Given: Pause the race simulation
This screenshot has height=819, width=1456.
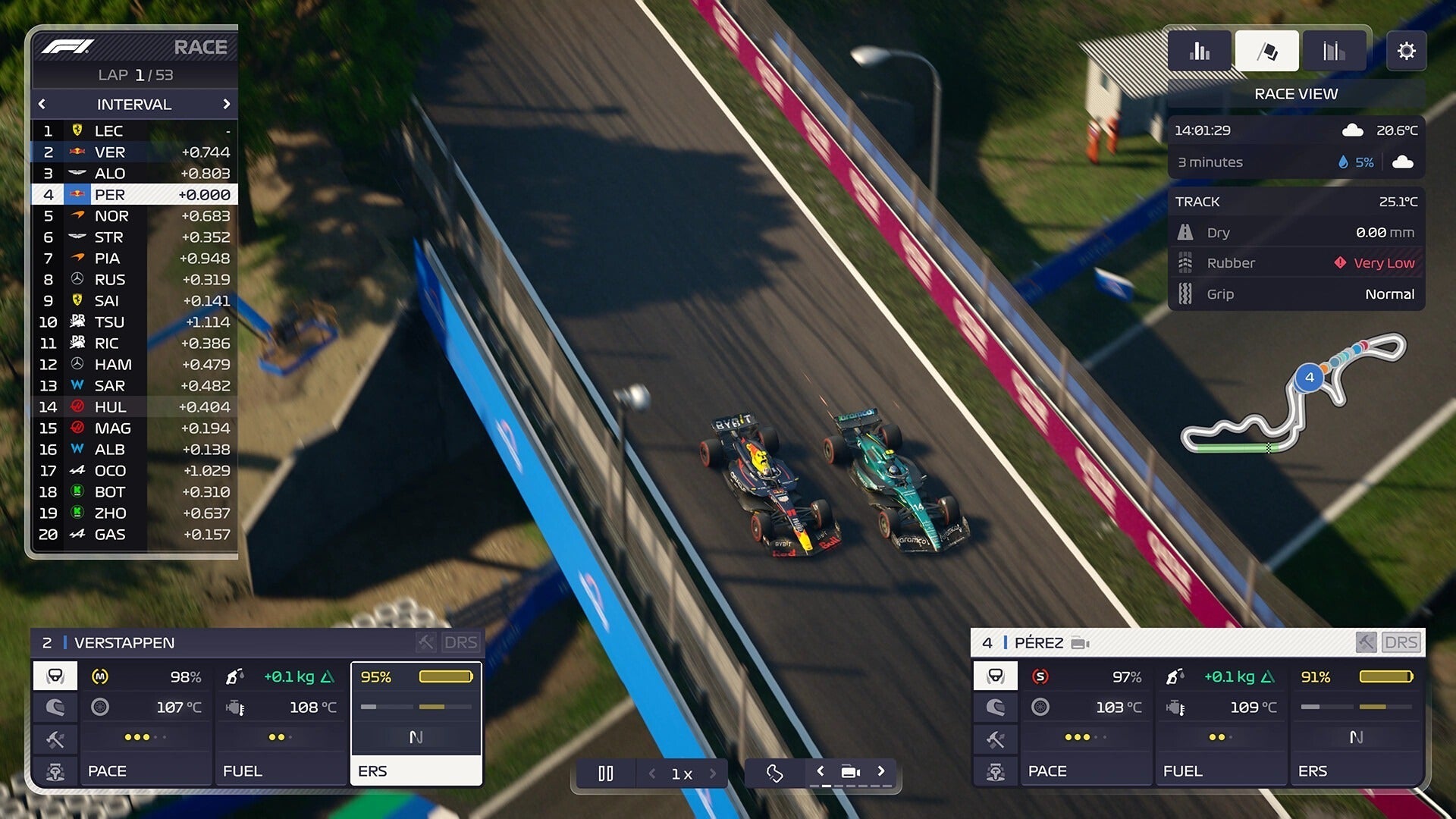Looking at the screenshot, I should [x=606, y=773].
